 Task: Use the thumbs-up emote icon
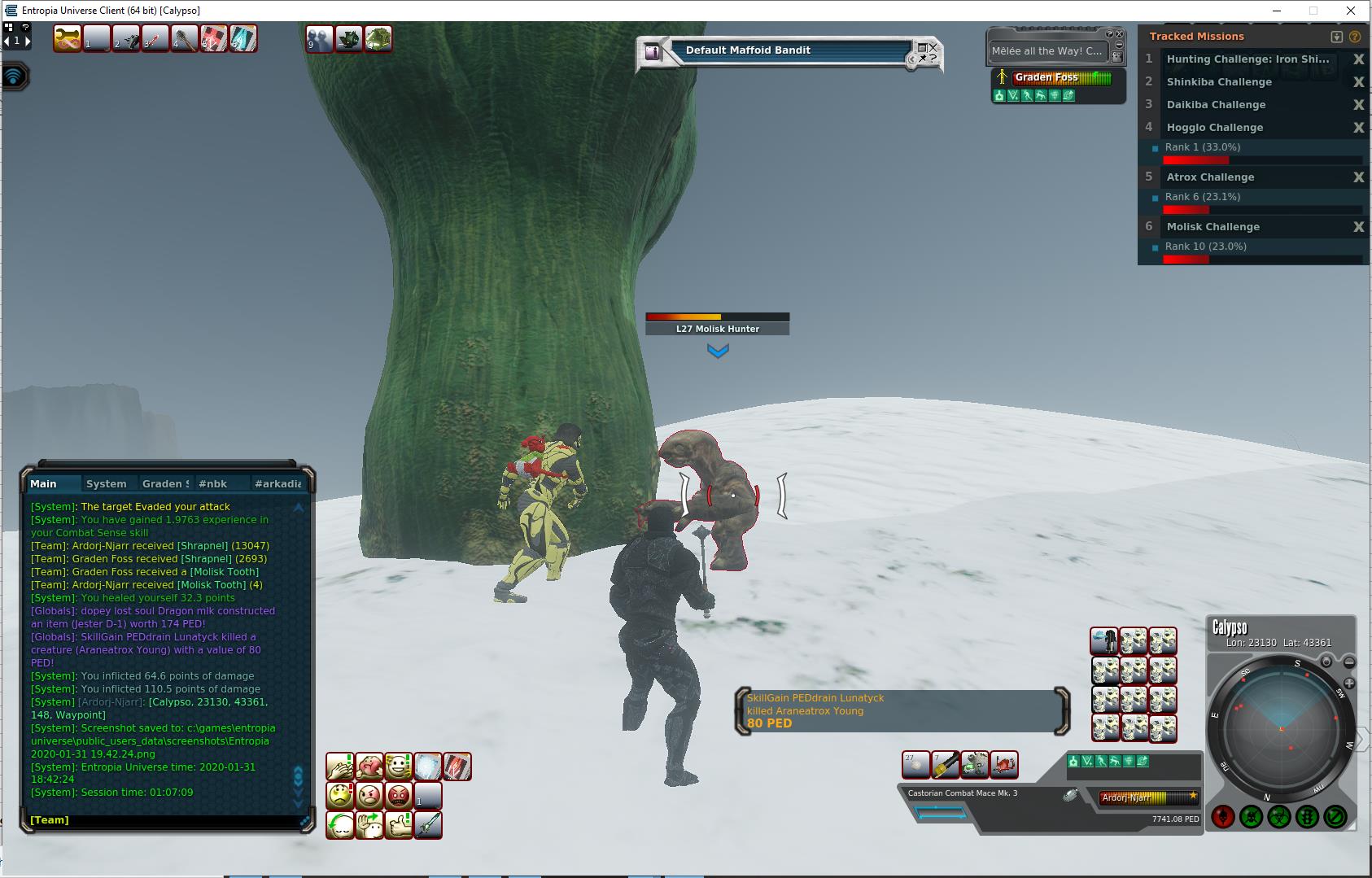399,825
